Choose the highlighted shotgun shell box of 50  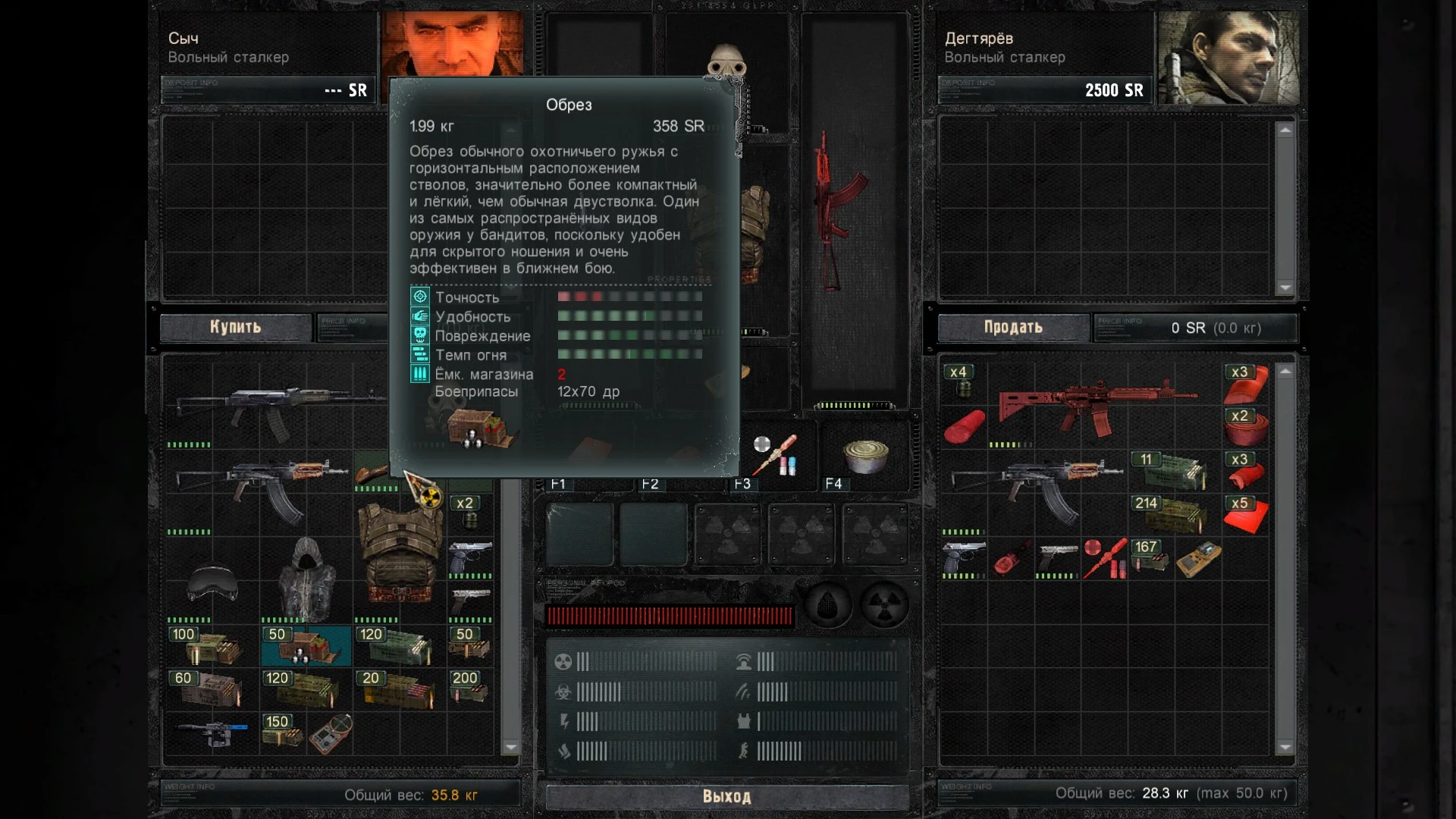pyautogui.click(x=306, y=646)
